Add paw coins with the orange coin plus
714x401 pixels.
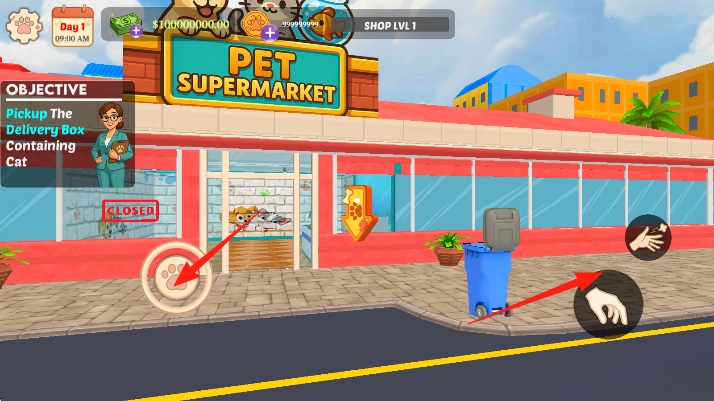(x=269, y=31)
